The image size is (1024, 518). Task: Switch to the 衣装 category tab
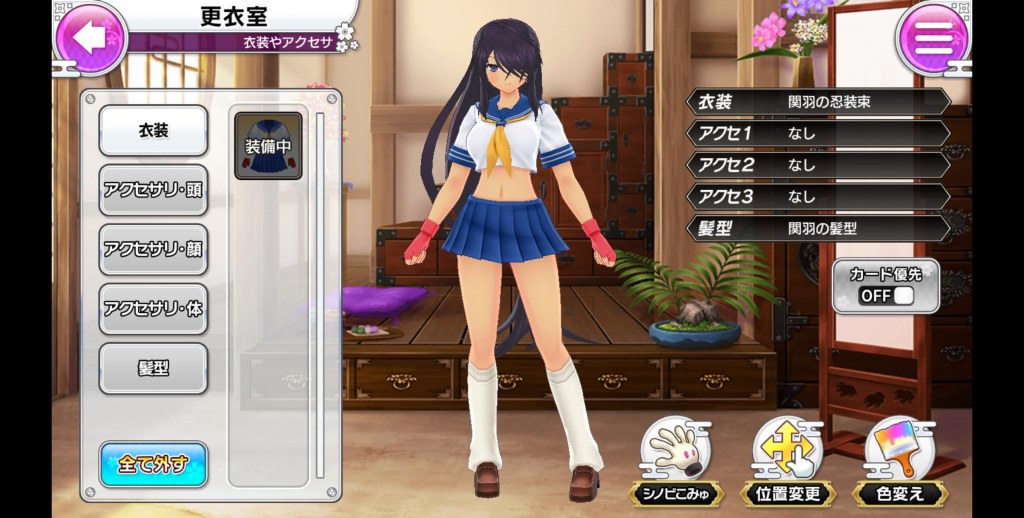pos(153,130)
